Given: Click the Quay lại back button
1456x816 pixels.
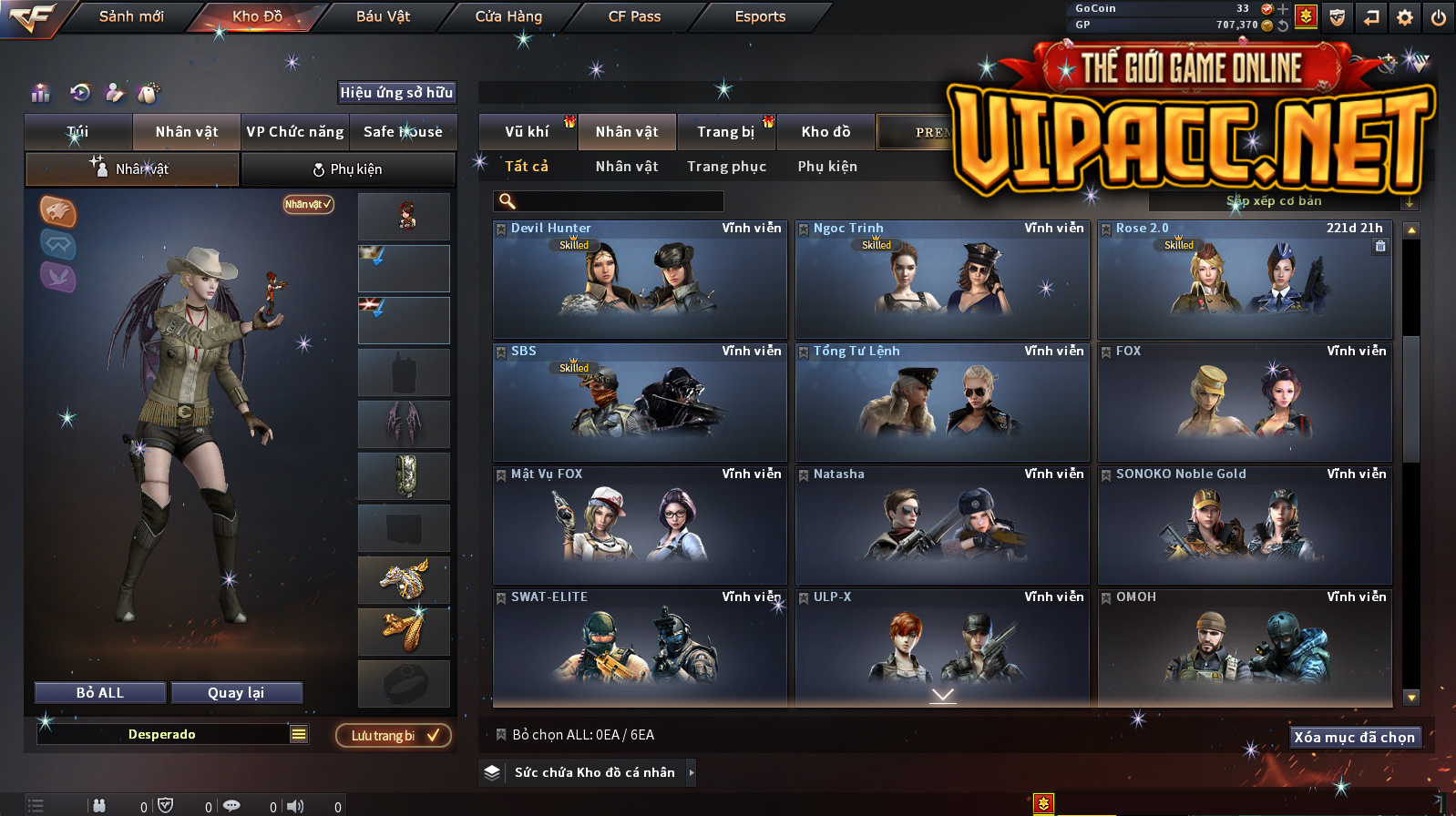Looking at the screenshot, I should point(236,693).
